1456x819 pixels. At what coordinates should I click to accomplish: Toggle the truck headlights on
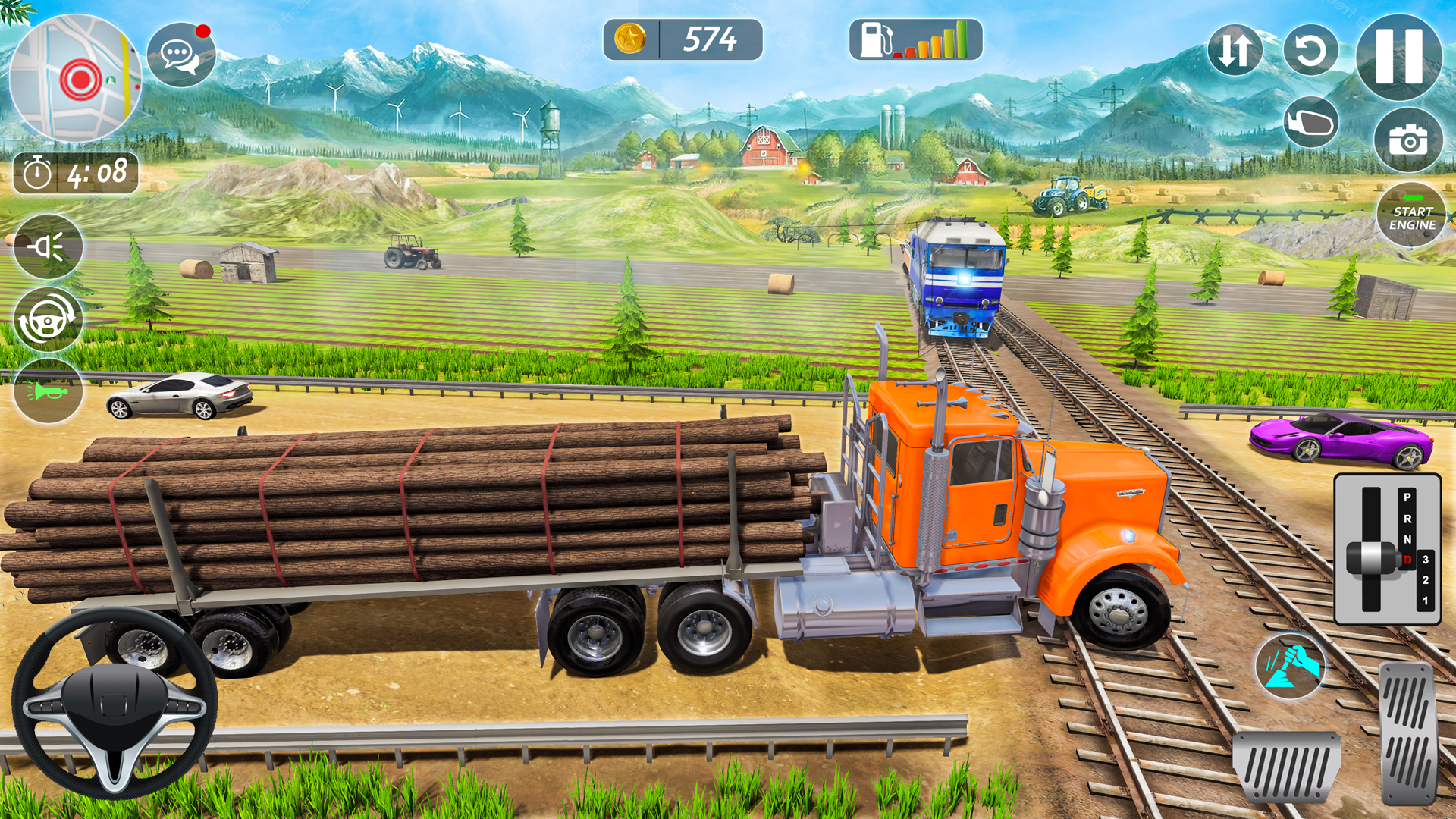[x=48, y=246]
